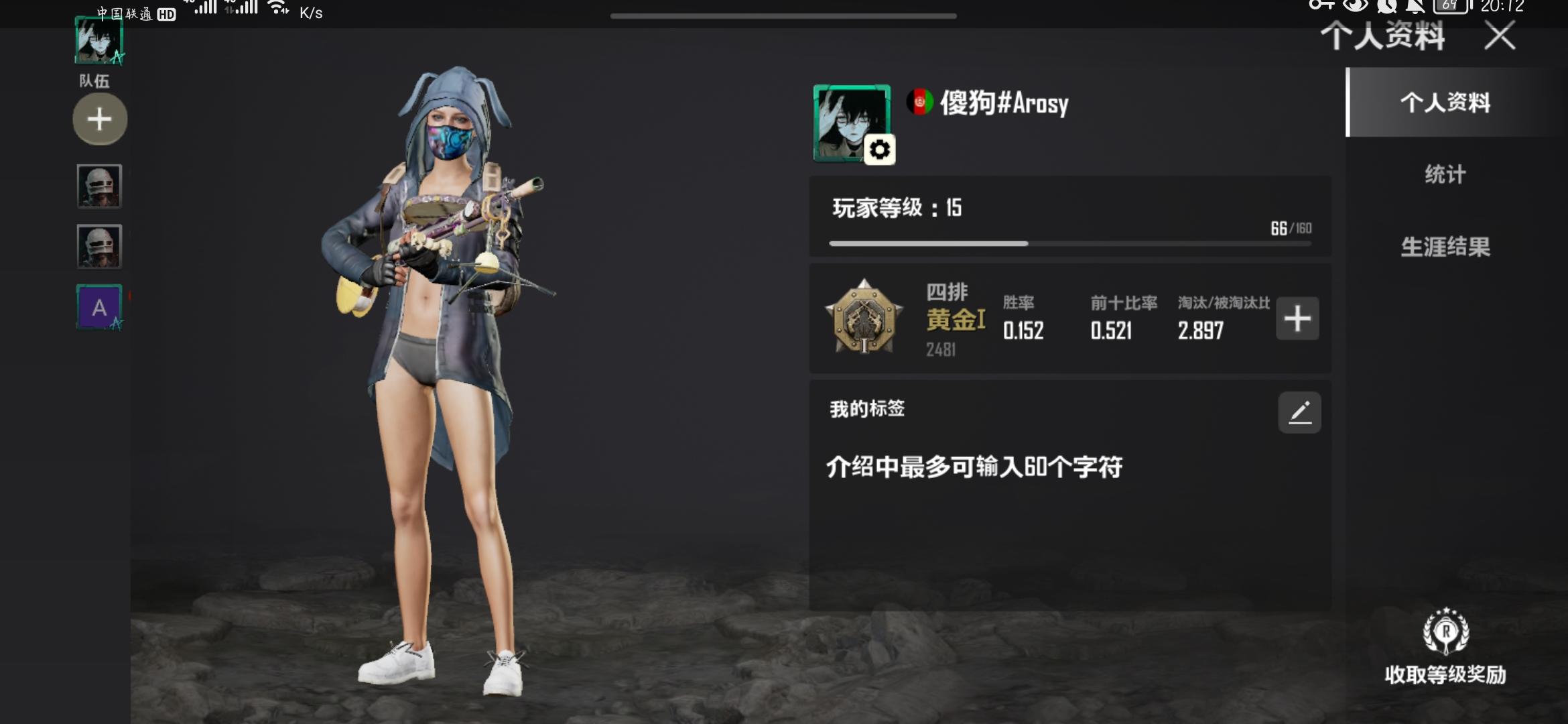Click the first helmet teammate avatar
The image size is (1568, 724).
99,187
